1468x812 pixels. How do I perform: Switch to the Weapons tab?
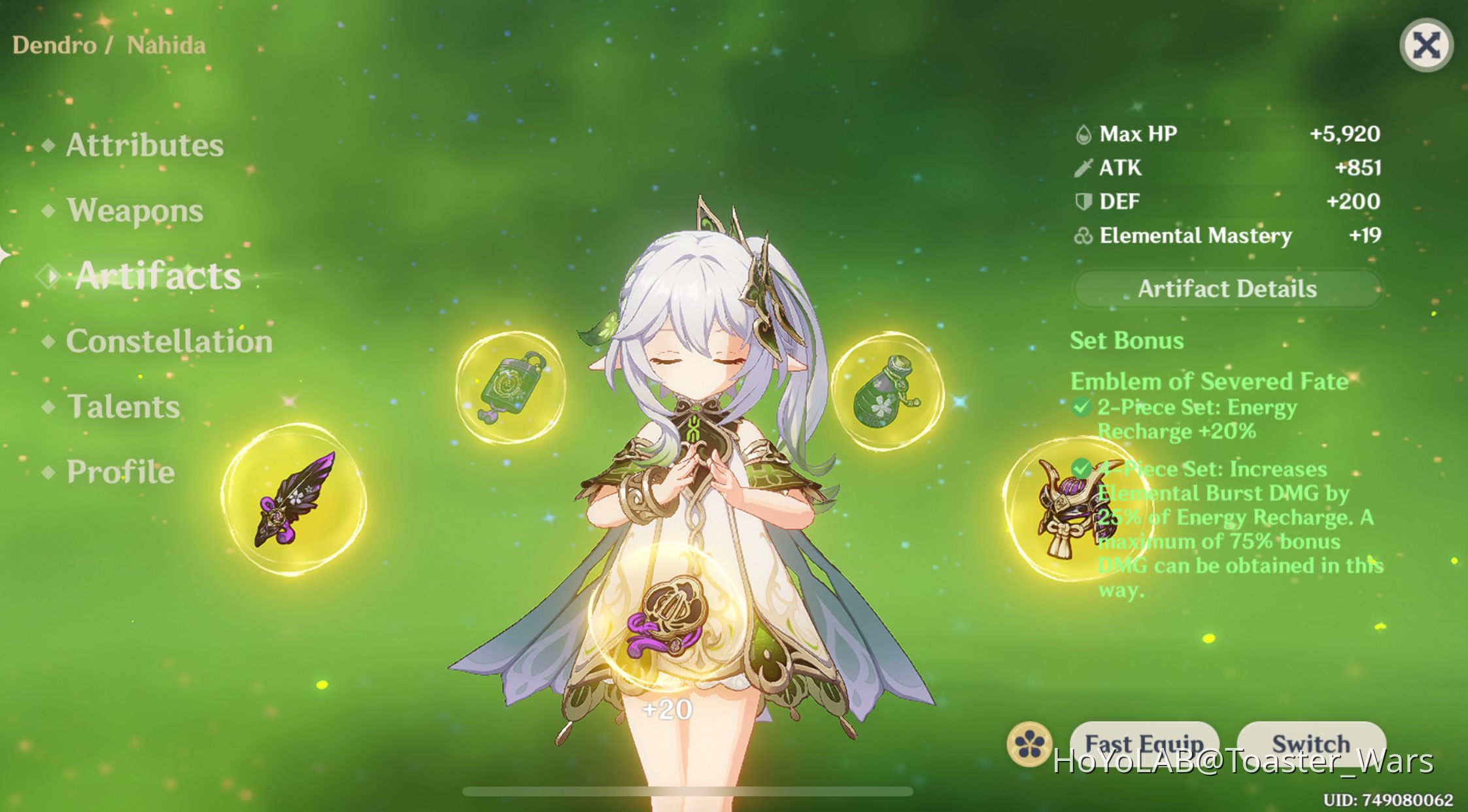coord(134,211)
